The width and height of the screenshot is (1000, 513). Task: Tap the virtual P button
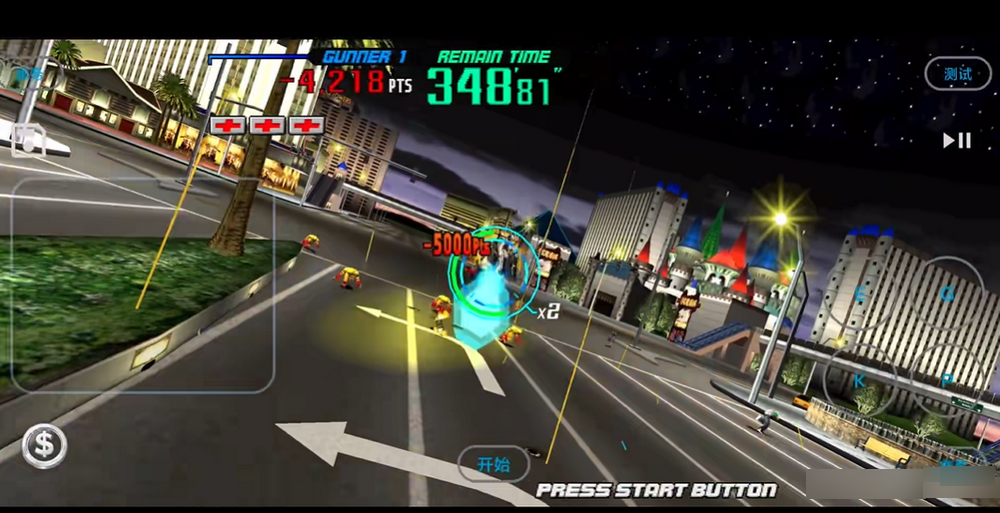pyautogui.click(x=946, y=381)
